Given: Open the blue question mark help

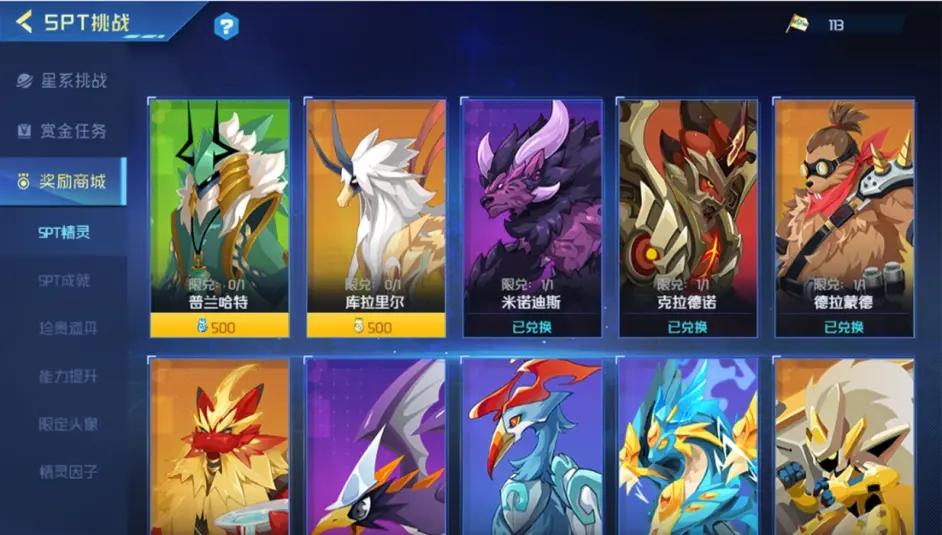Looking at the screenshot, I should 227,27.
